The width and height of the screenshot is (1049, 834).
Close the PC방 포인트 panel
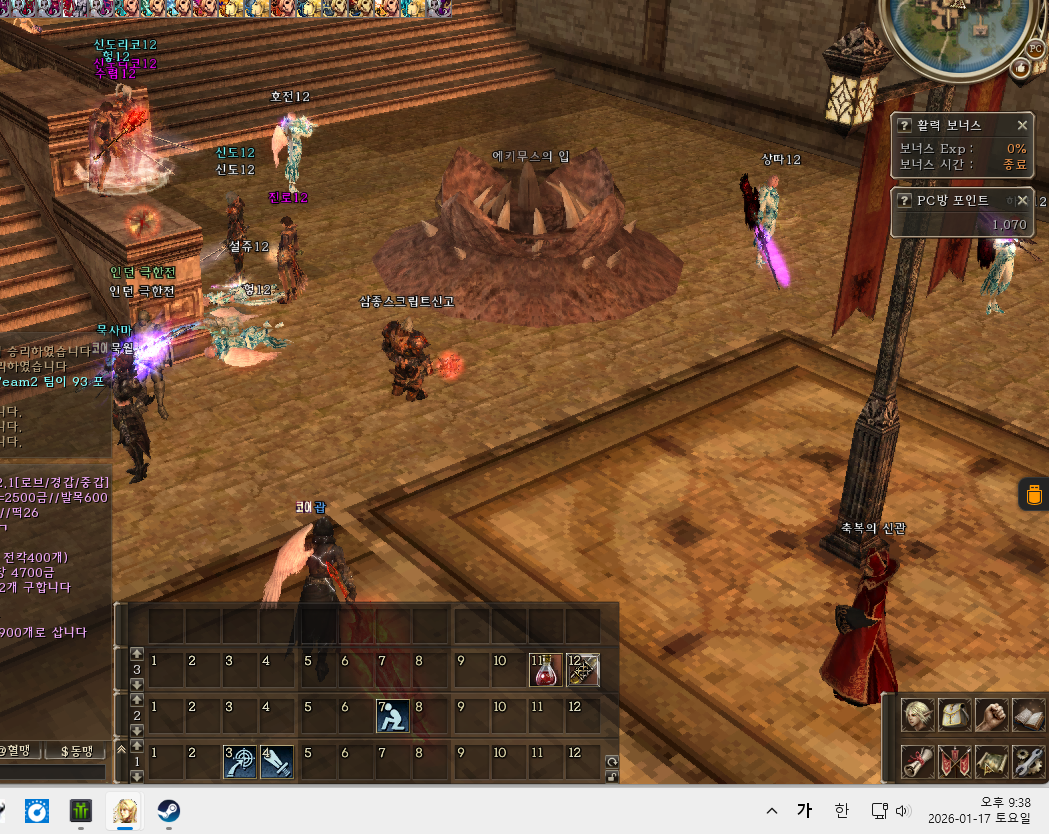pyautogui.click(x=1022, y=200)
